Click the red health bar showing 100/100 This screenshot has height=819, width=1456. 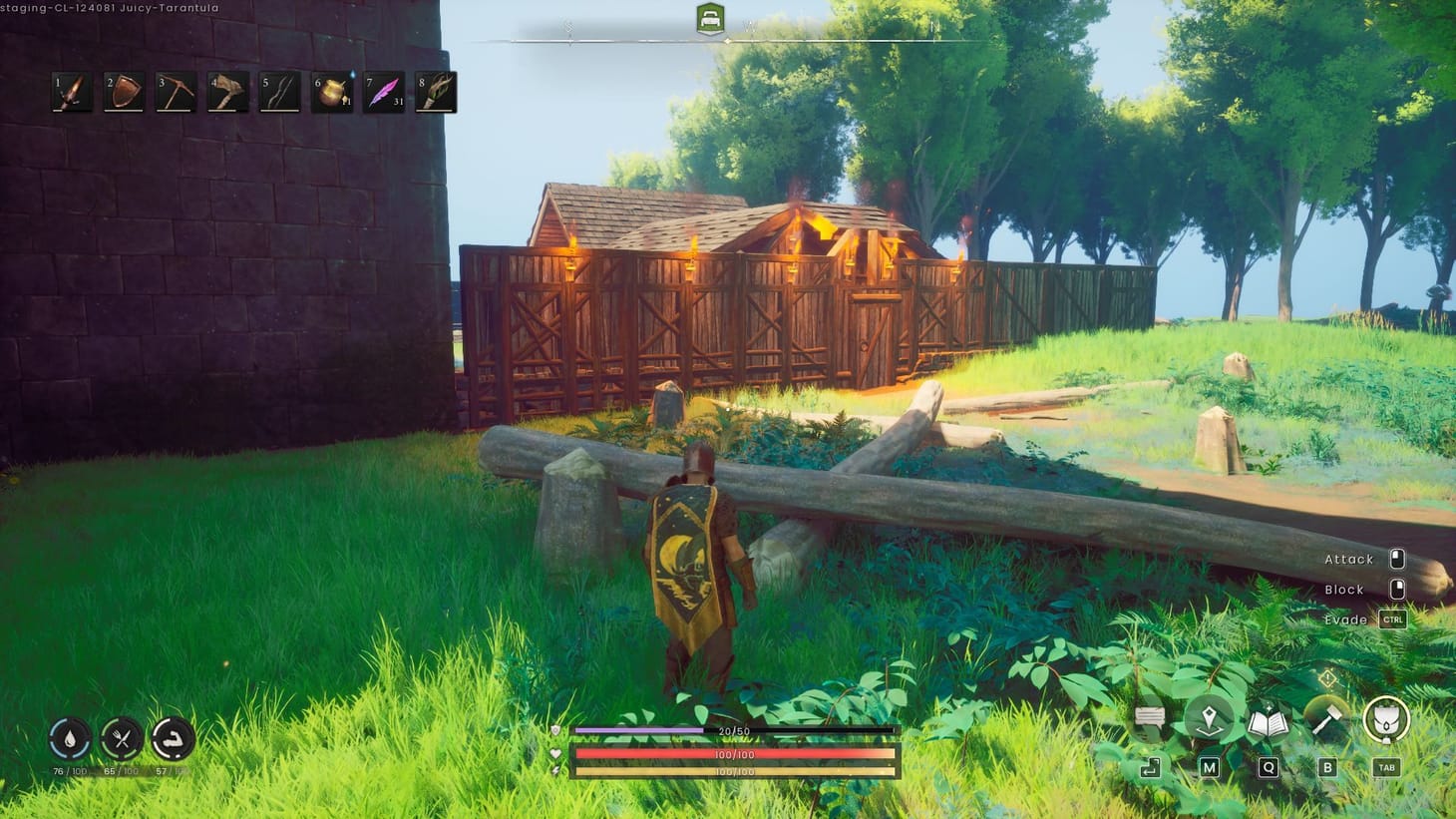click(x=734, y=754)
